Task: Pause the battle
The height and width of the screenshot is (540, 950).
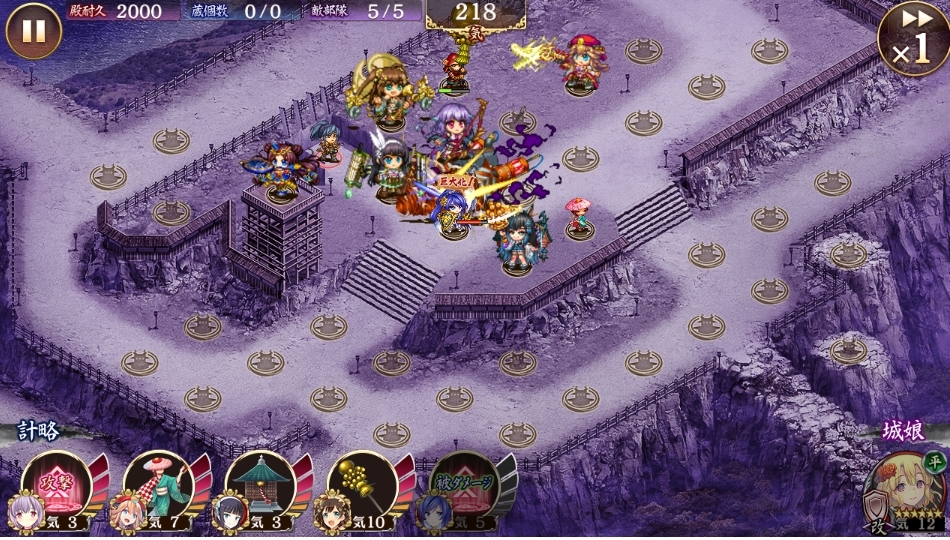Action: 34,31
